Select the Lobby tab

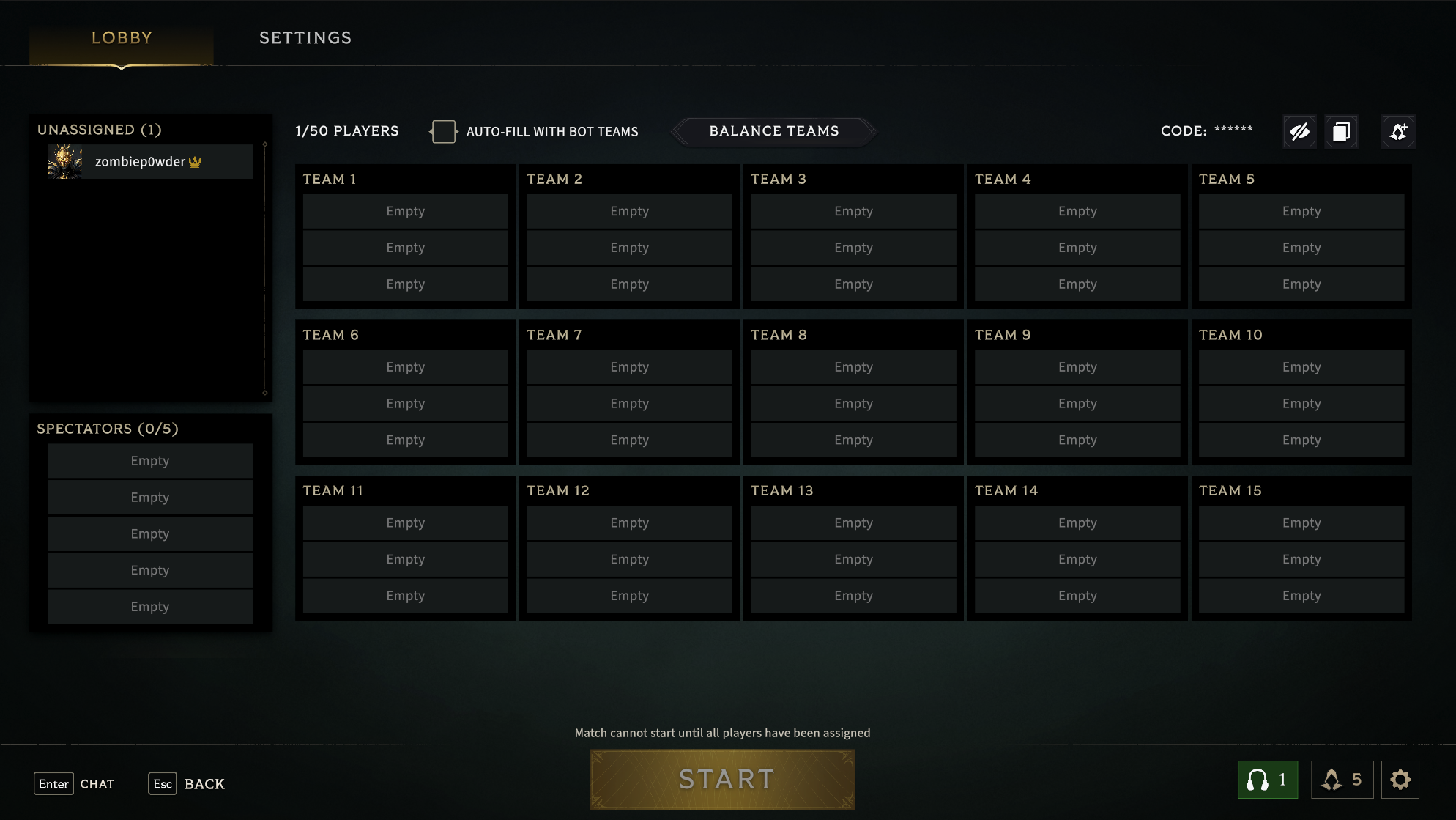click(122, 38)
